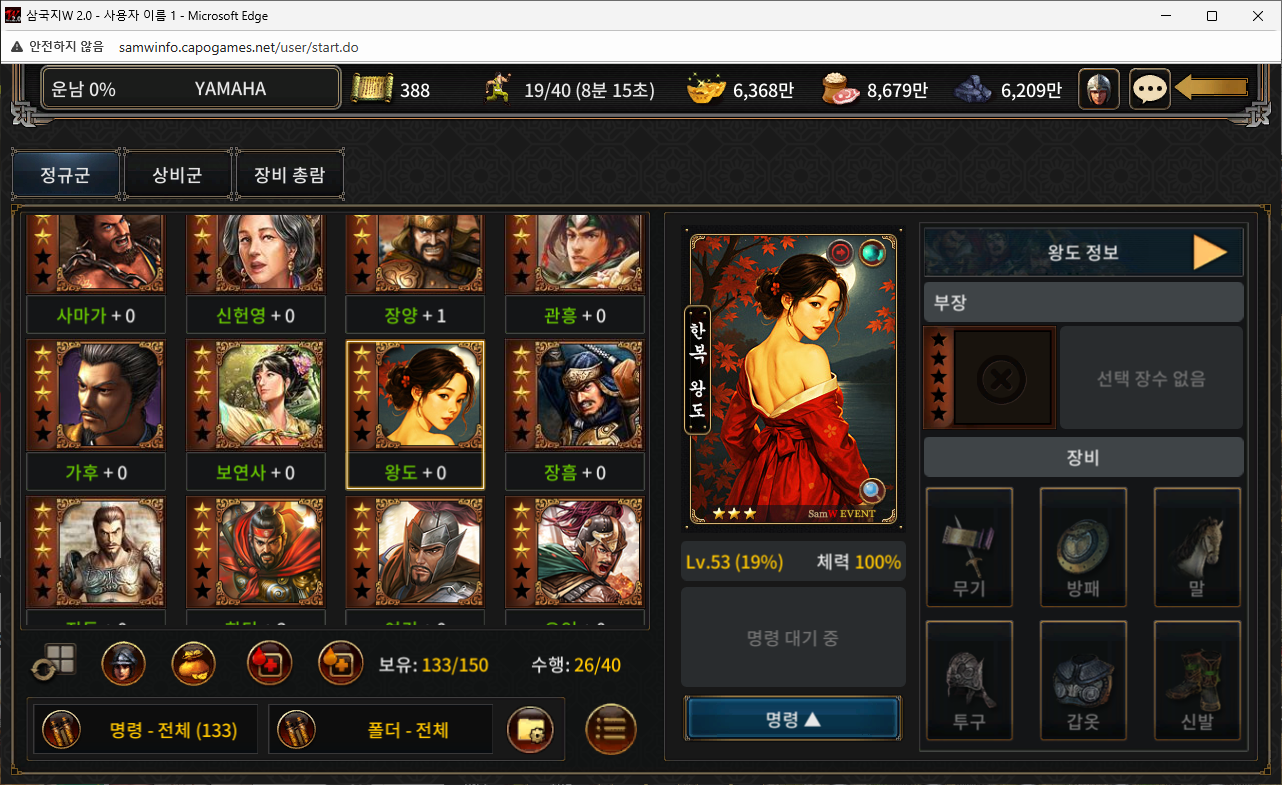Screen dimensions: 1282x785
Task: Maximize the Edge browser window
Action: click(1212, 16)
